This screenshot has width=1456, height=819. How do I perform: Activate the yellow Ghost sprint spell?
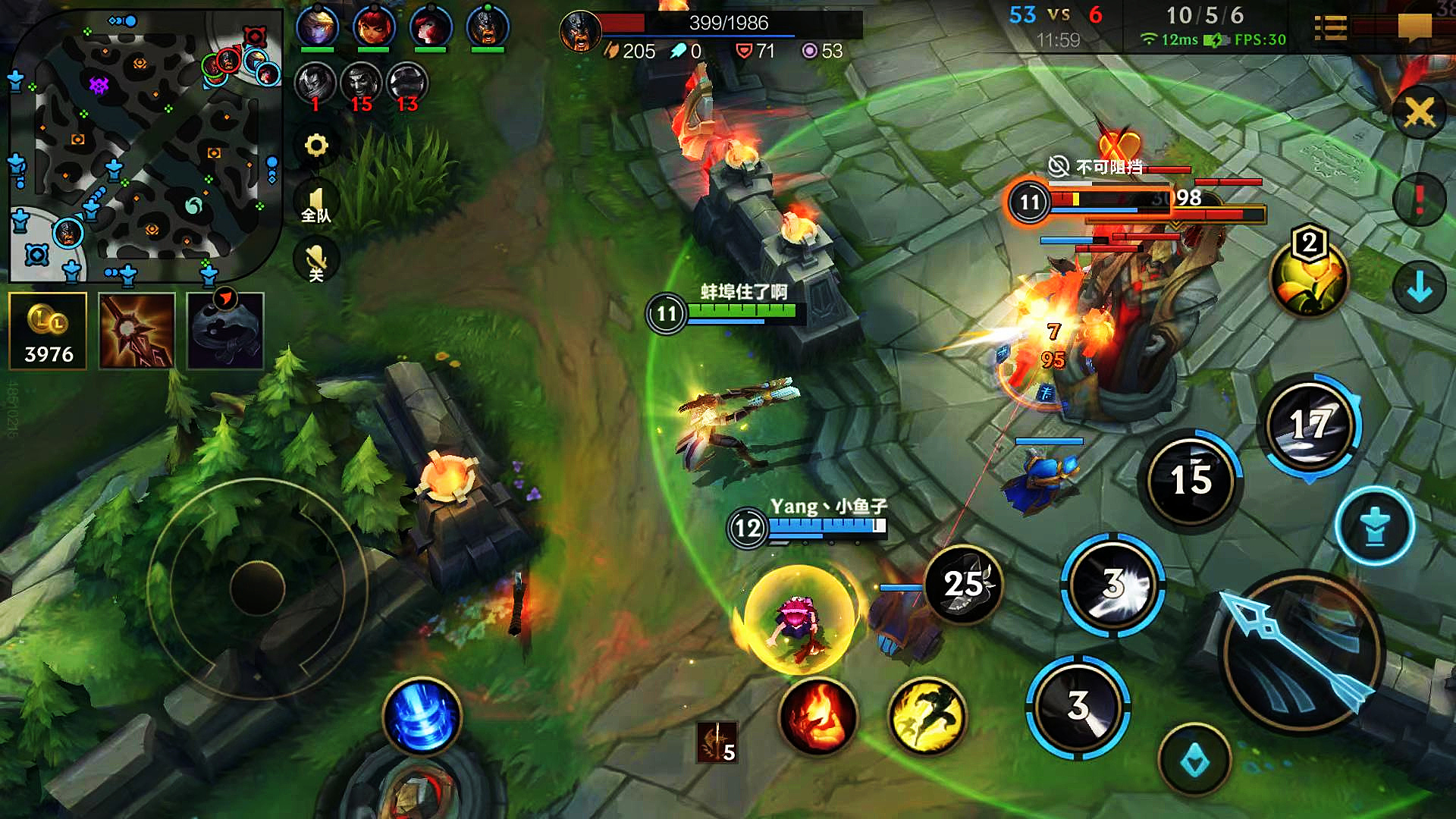[927, 717]
